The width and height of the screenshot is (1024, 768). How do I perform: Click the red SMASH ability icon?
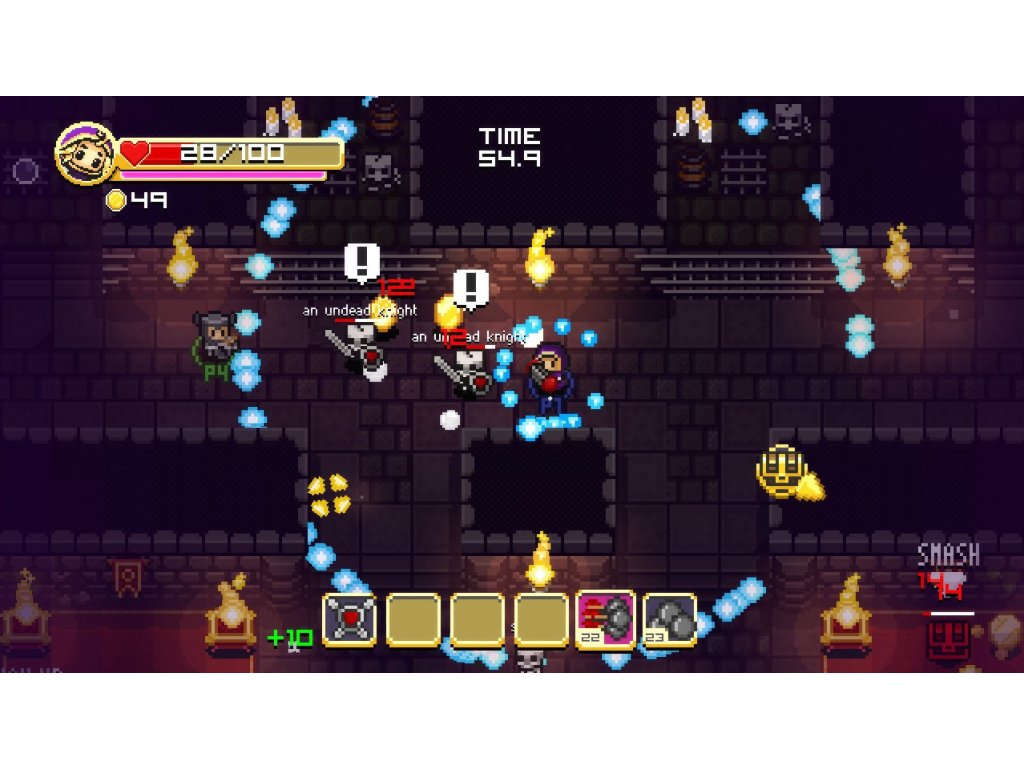click(x=945, y=638)
